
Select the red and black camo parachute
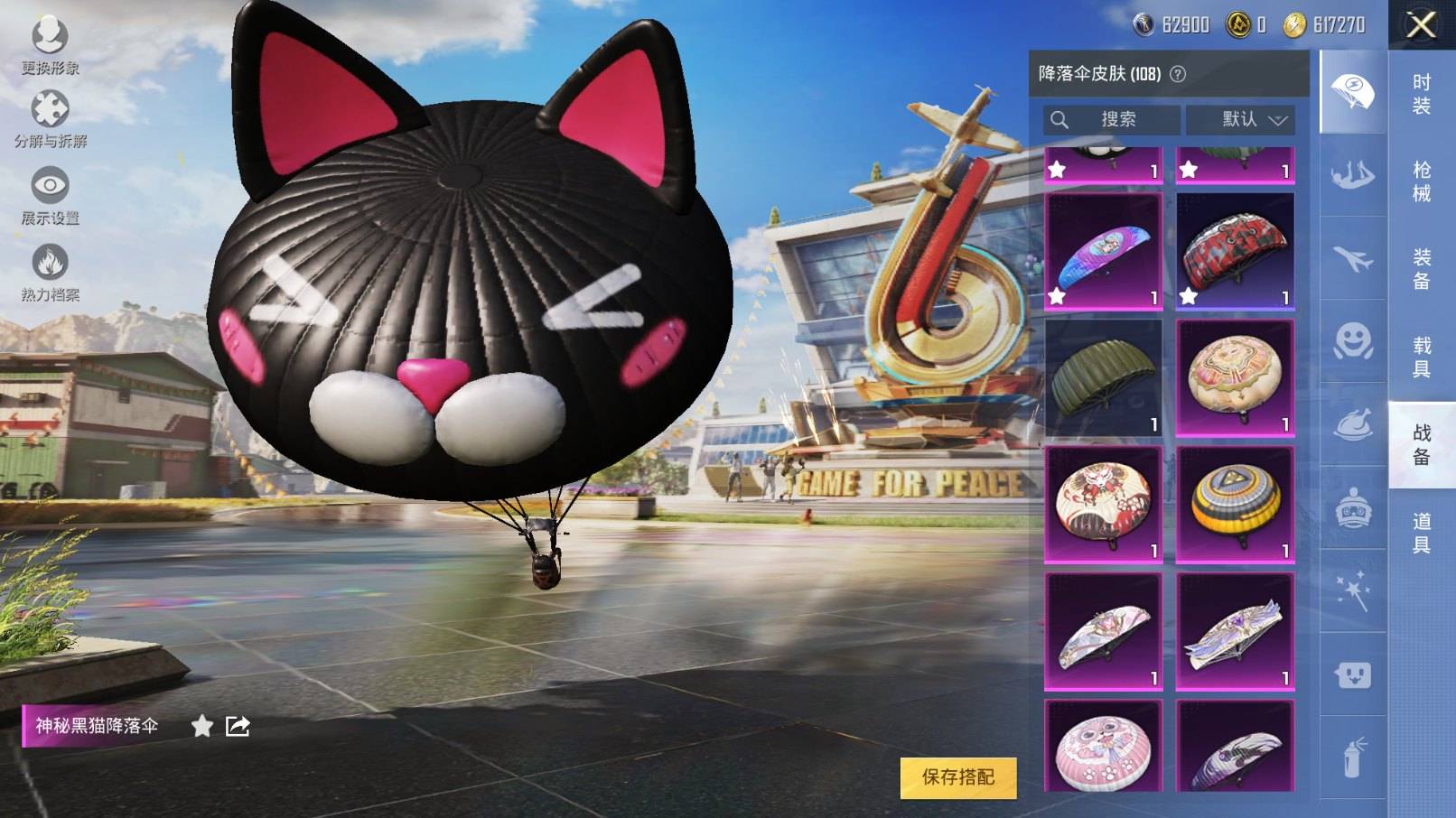(x=1235, y=251)
